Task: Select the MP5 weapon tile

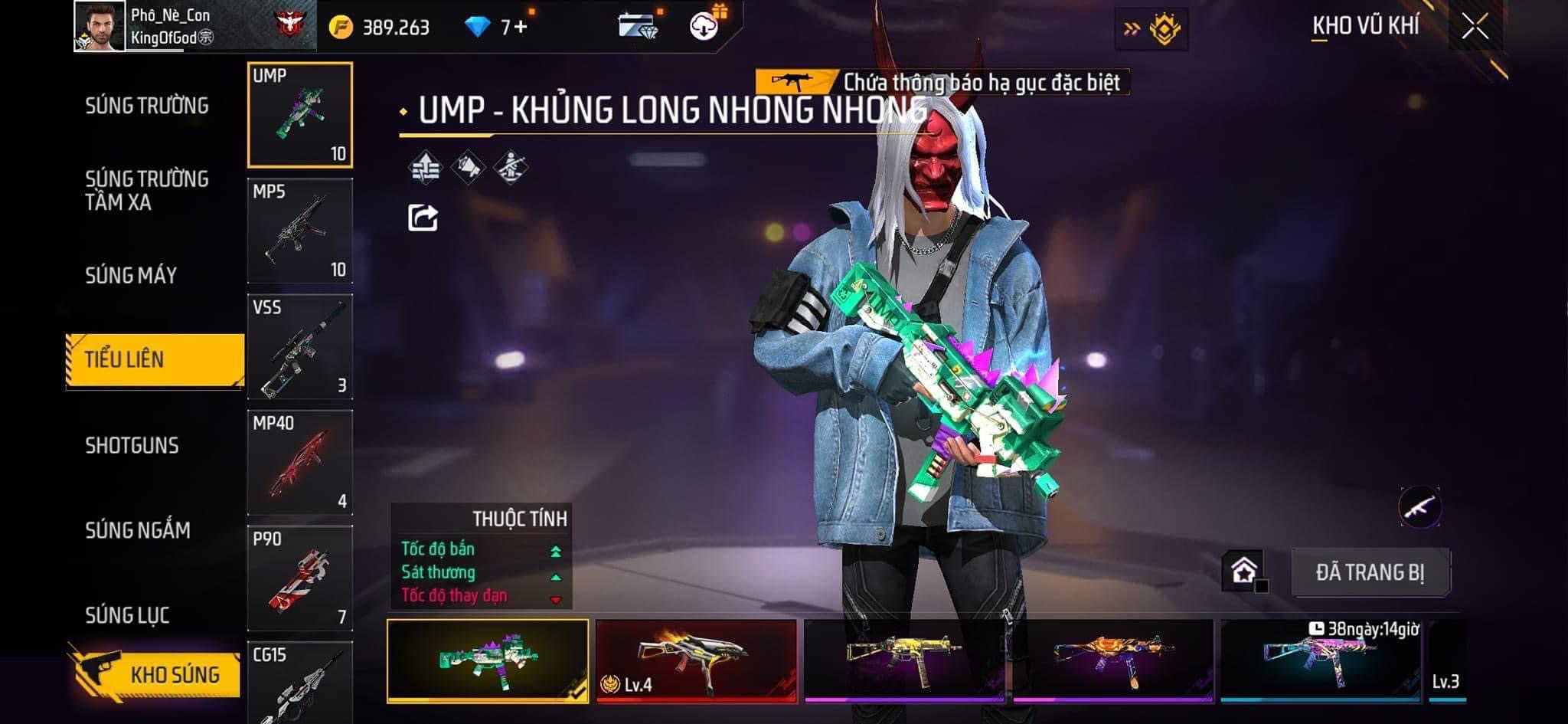Action: coord(300,231)
